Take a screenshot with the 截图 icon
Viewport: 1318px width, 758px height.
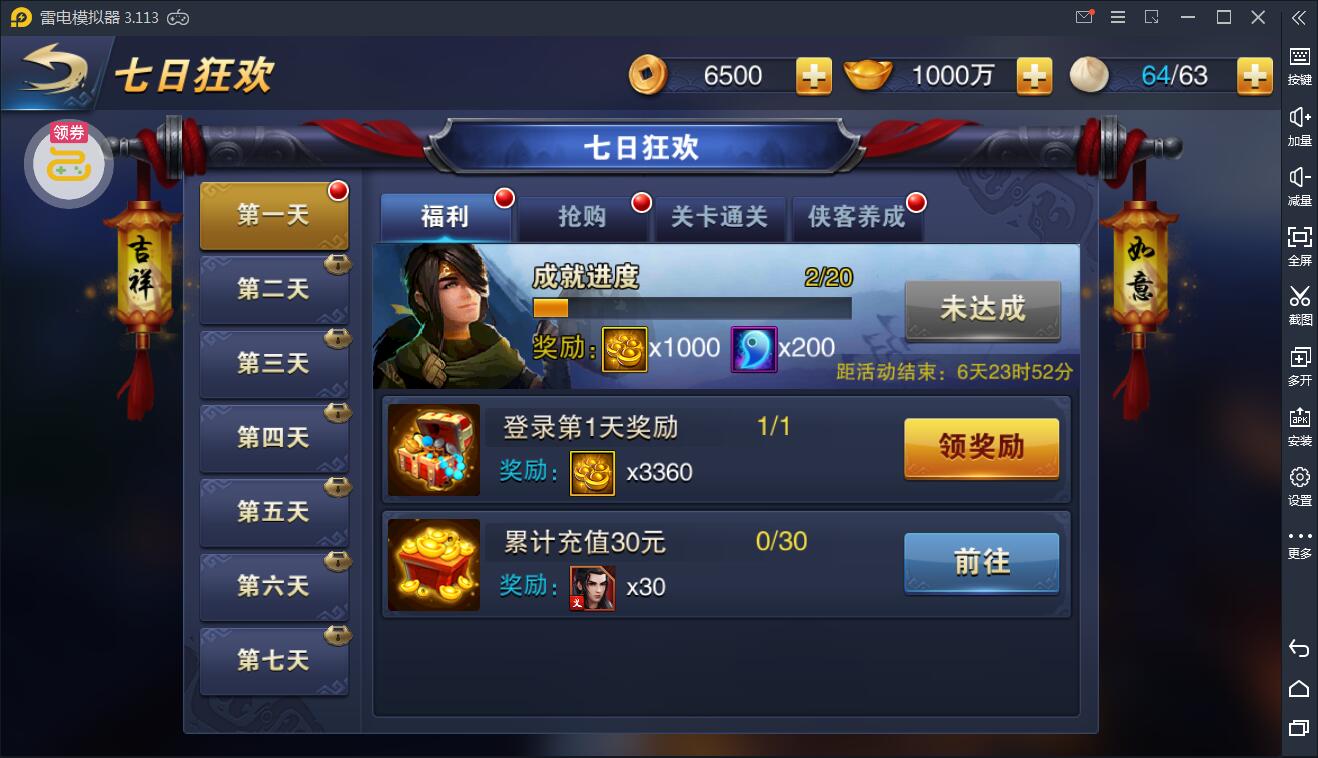point(1298,303)
